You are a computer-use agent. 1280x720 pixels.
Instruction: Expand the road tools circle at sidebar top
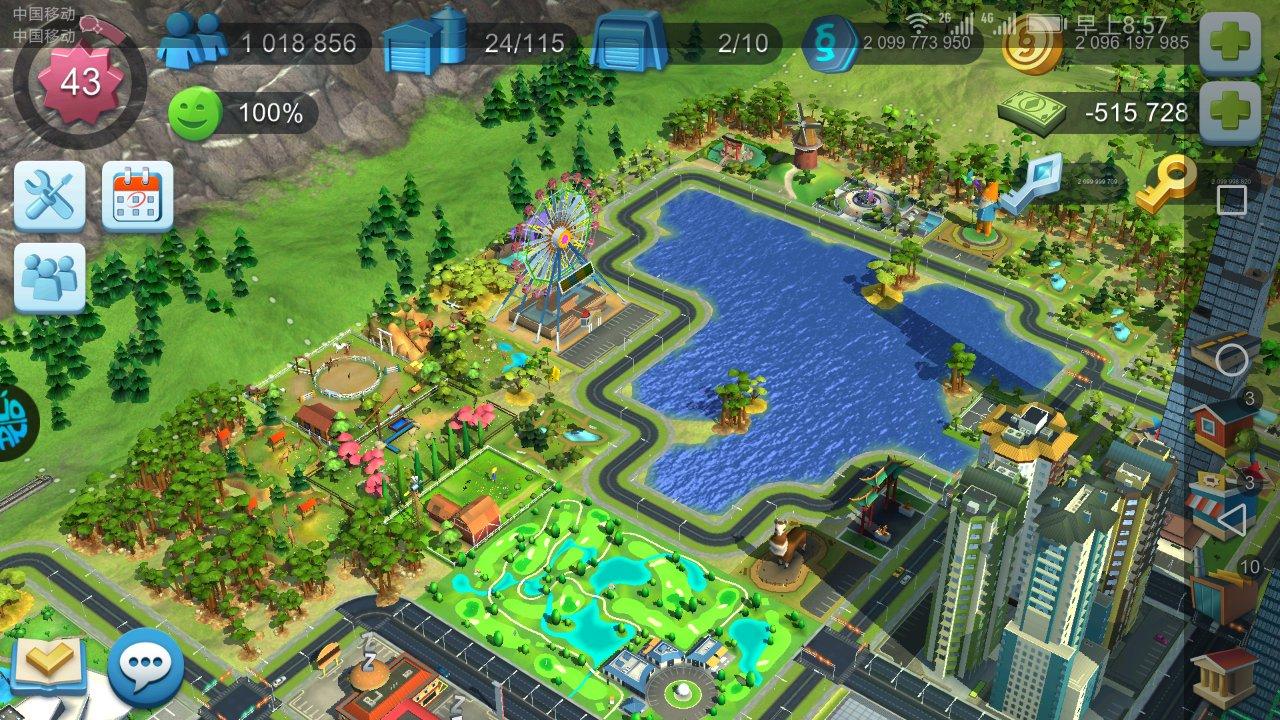click(x=1231, y=356)
